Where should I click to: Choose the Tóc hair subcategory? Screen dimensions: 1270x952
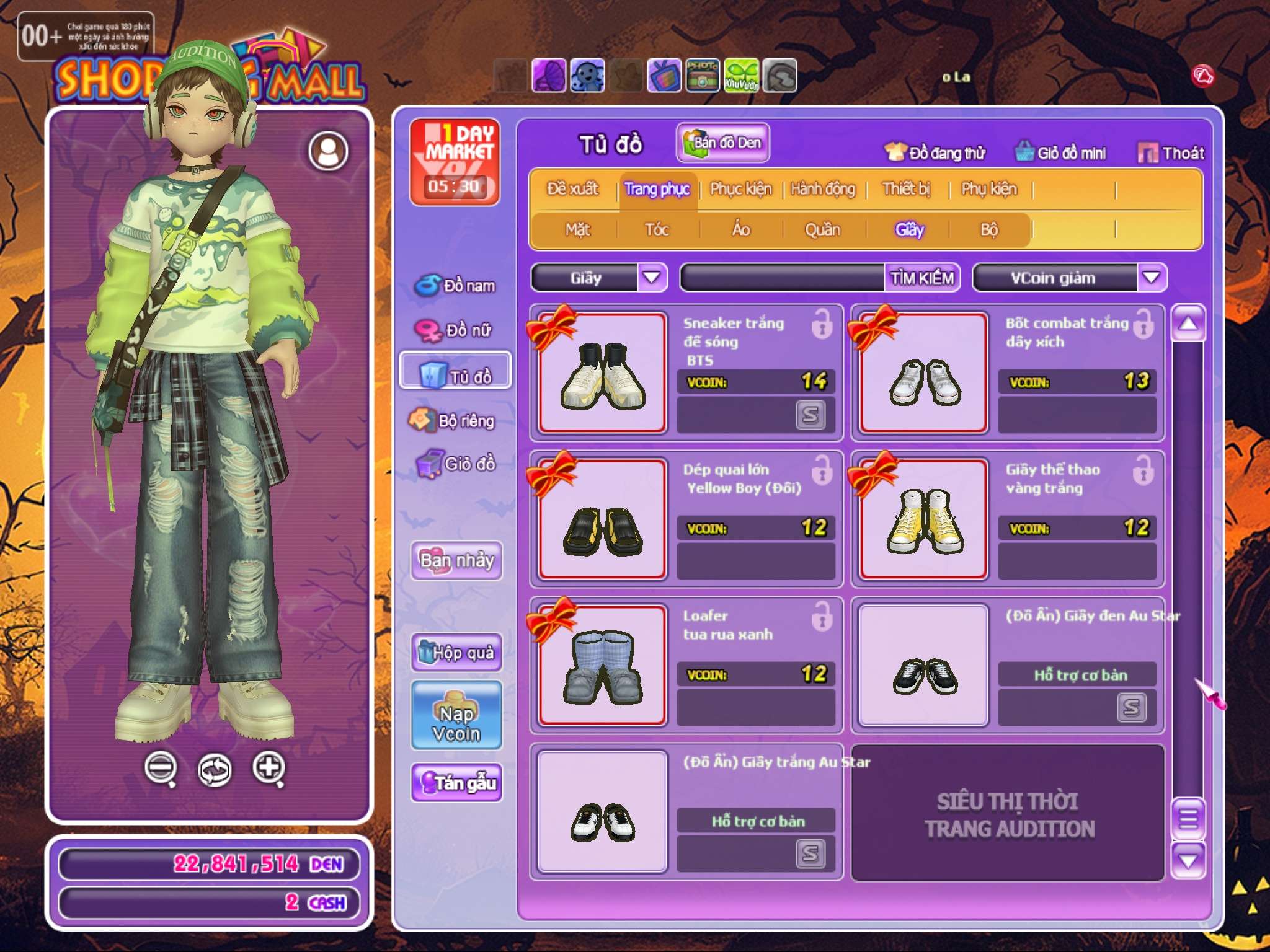(x=657, y=230)
